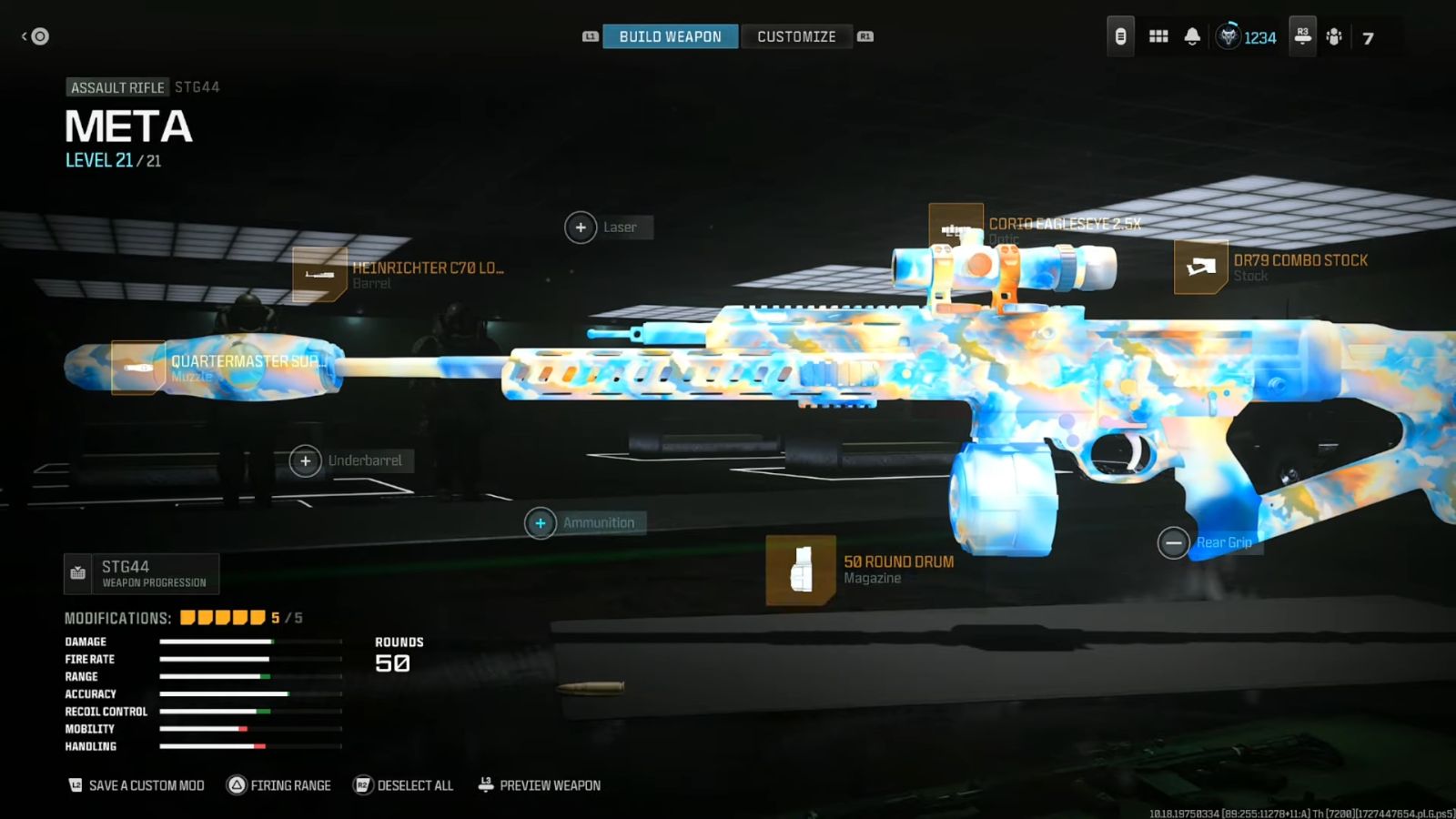Open the Underbarrel attachment slot
This screenshot has height=819, width=1456.
pyautogui.click(x=306, y=461)
